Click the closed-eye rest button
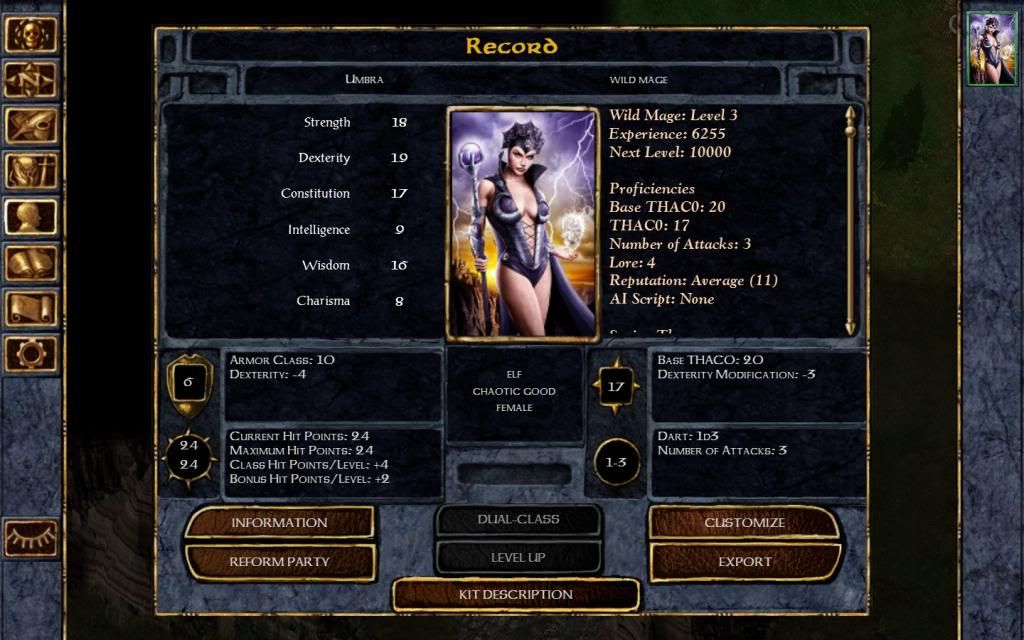This screenshot has height=640, width=1024. click(30, 539)
